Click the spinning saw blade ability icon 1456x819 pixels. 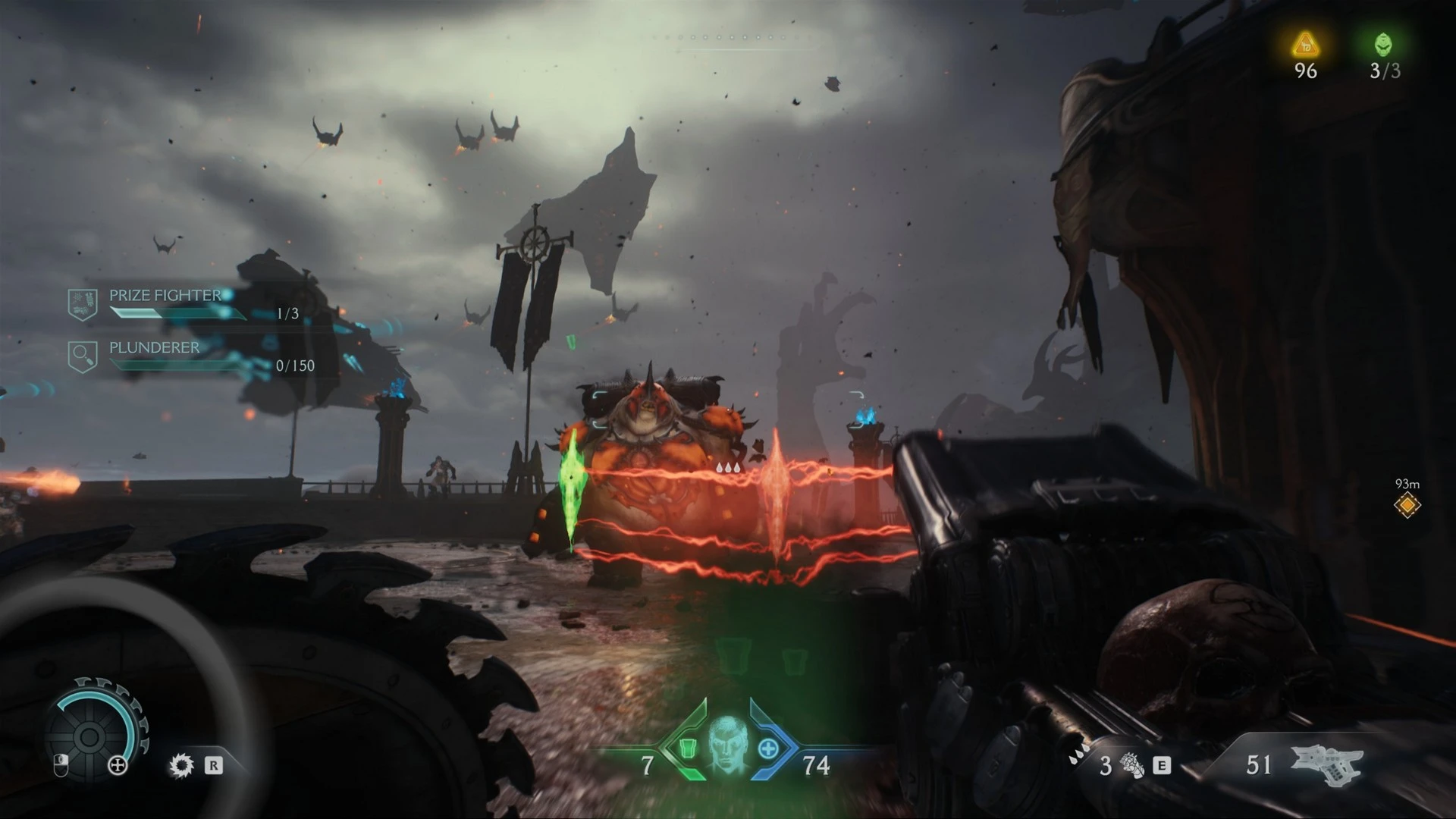(x=181, y=765)
